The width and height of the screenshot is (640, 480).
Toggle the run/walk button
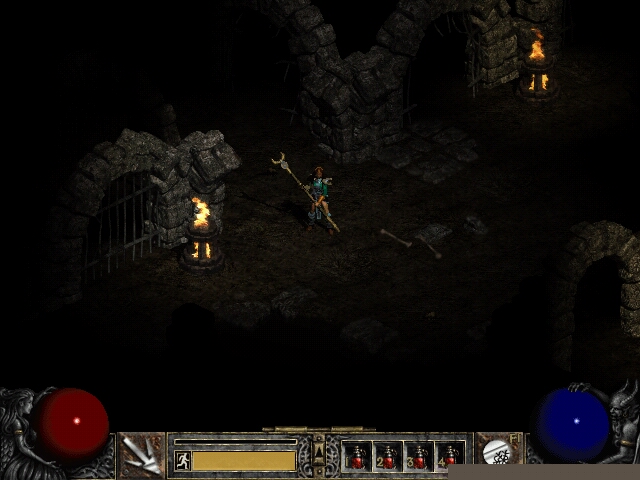183,460
